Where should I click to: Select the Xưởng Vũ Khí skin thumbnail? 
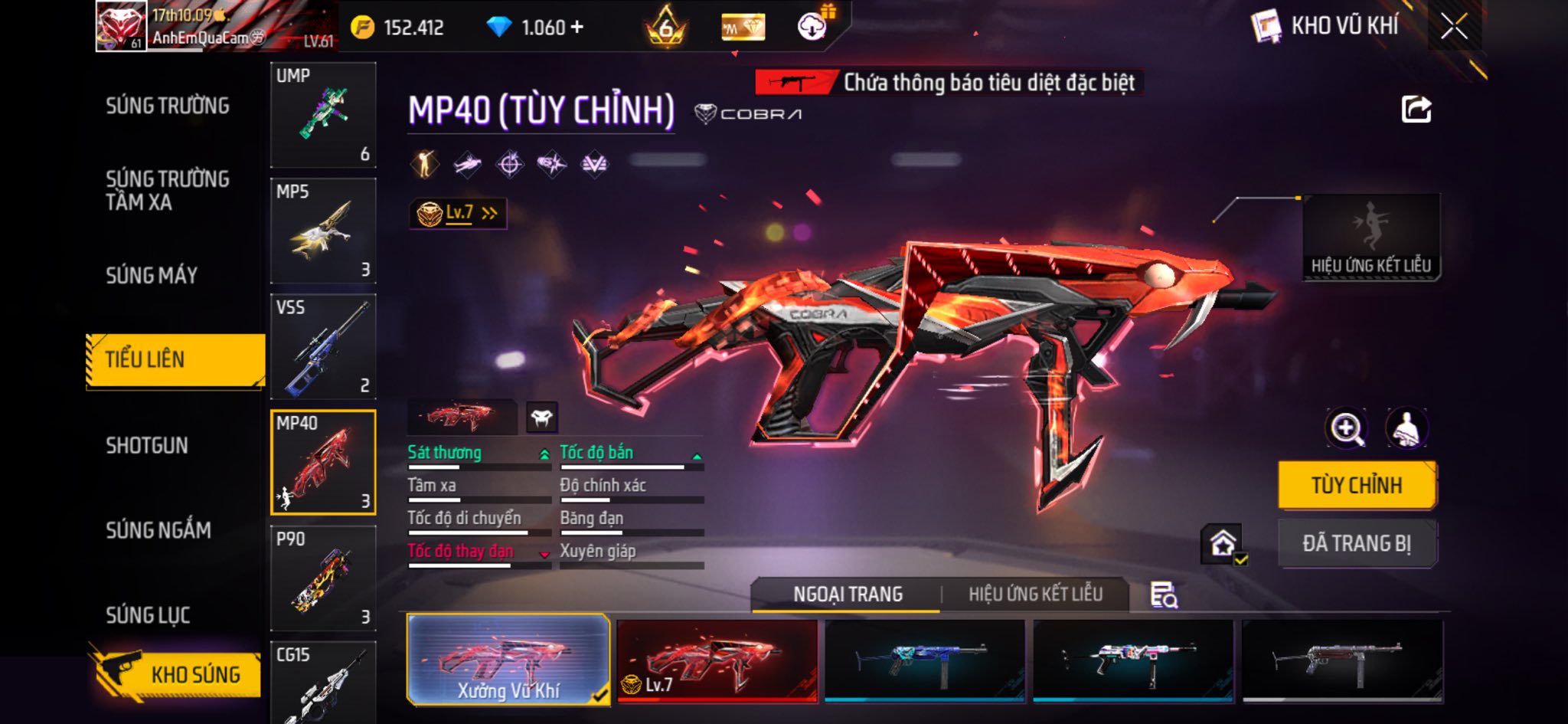508,660
